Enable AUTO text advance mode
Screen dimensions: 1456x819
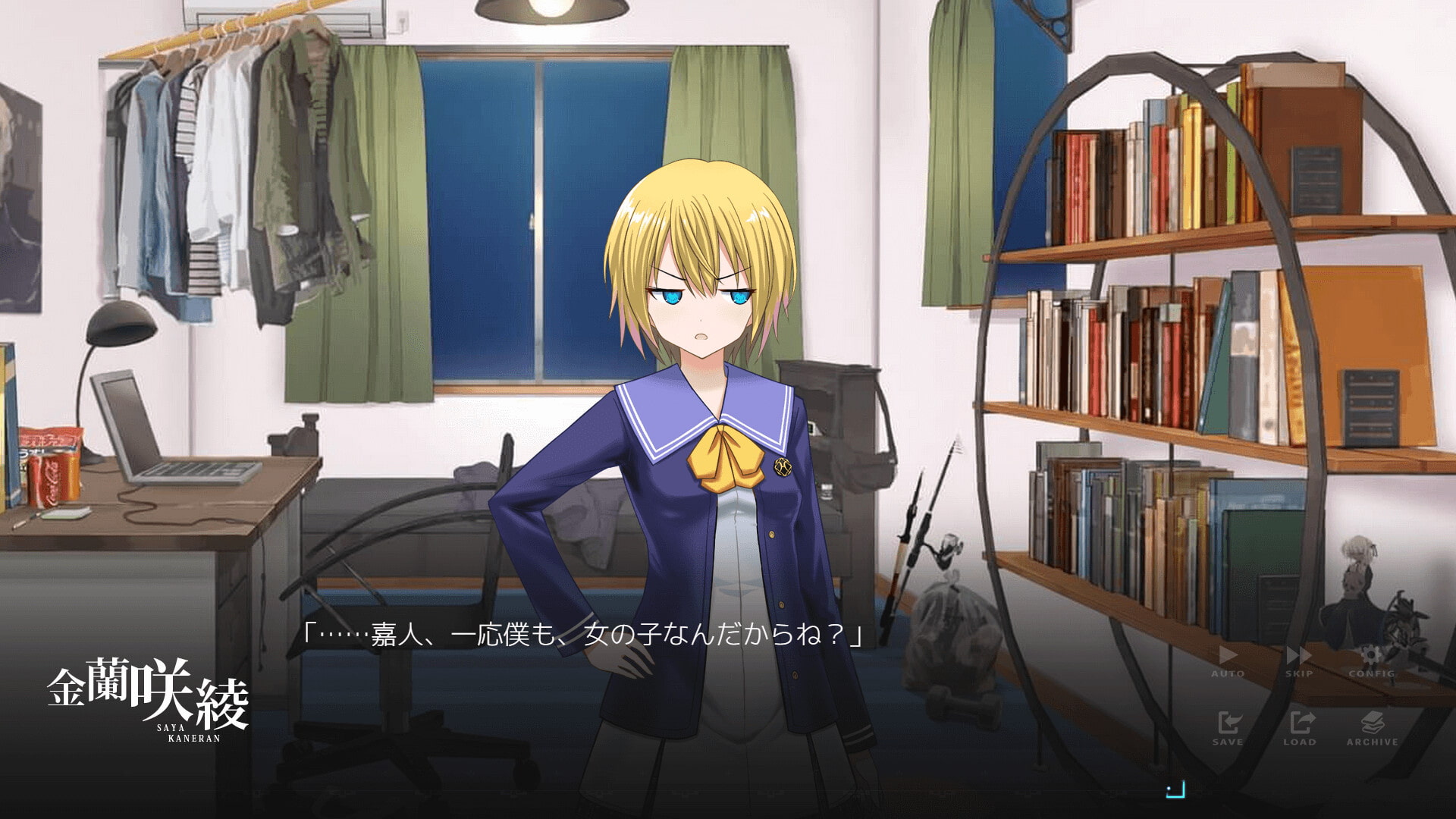tap(1227, 660)
